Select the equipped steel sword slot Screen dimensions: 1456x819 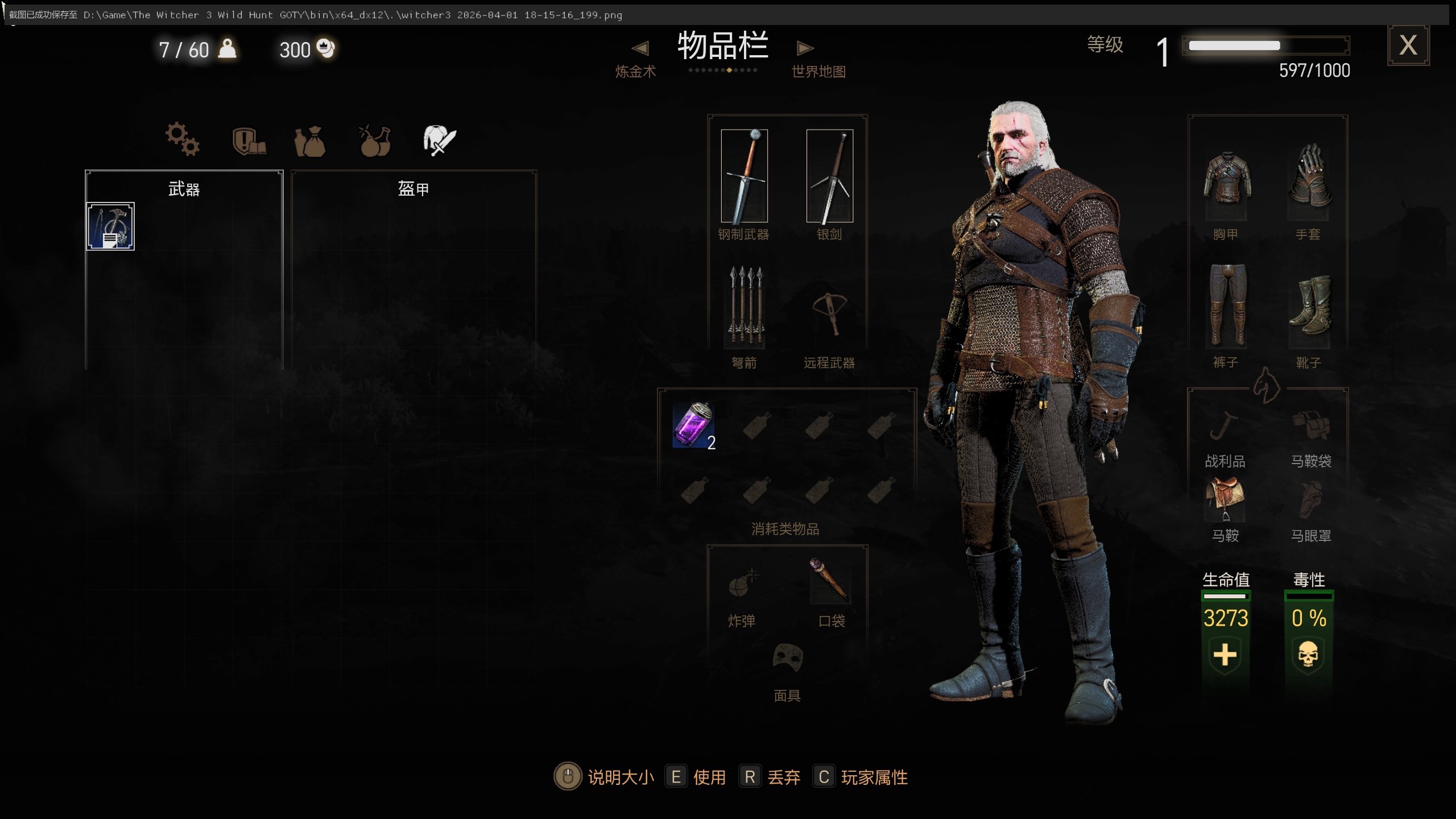744,176
